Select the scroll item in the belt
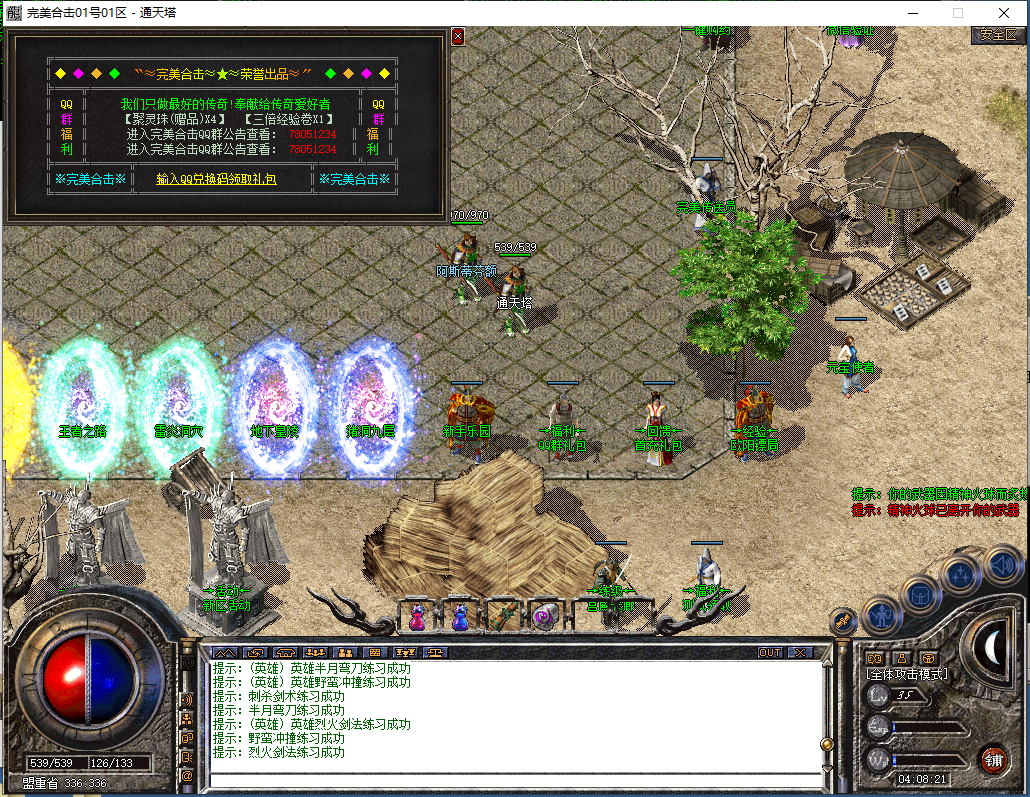 503,617
